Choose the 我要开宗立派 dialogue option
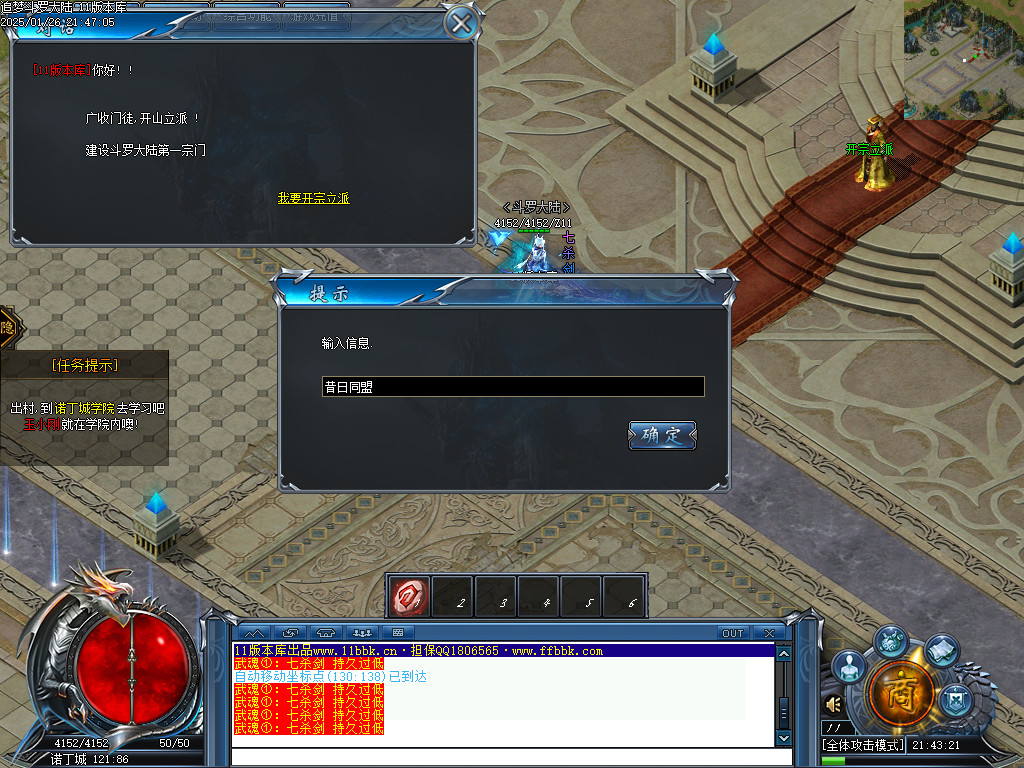 tap(313, 199)
